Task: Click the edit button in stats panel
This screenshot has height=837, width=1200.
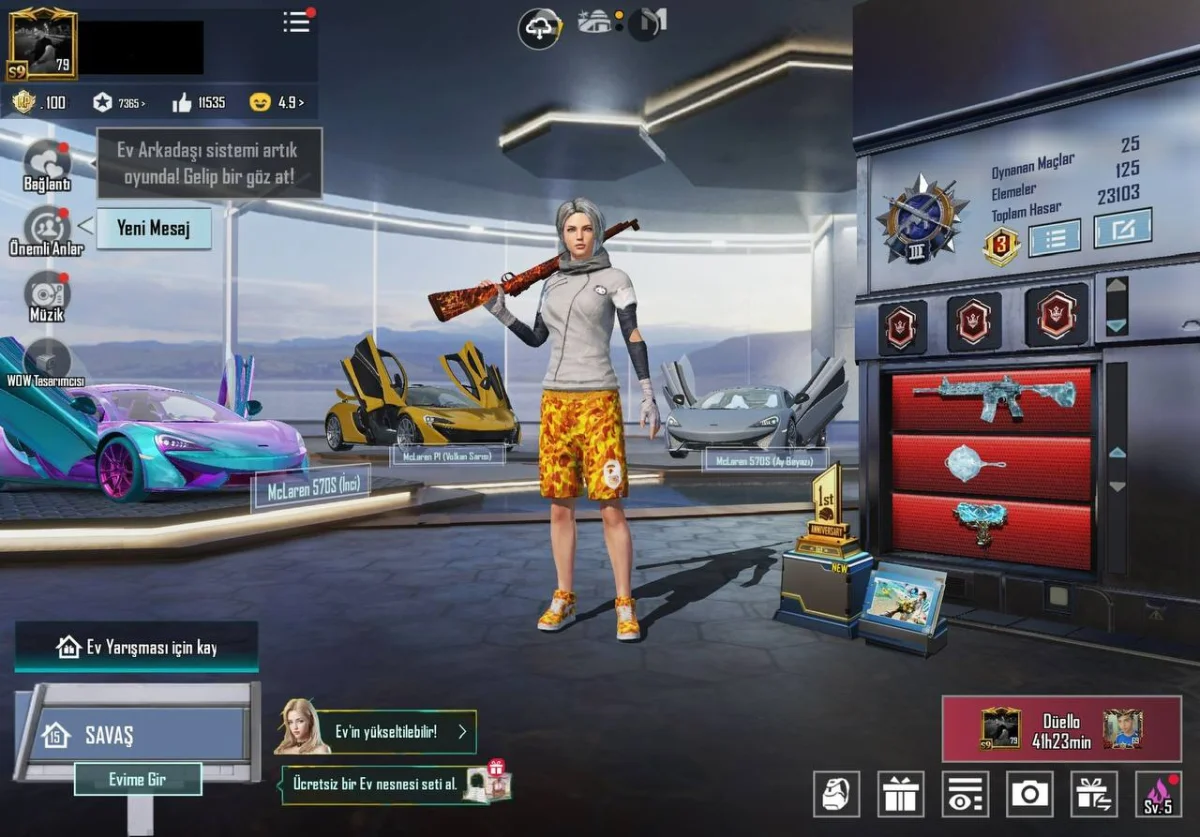Action: (x=1122, y=229)
